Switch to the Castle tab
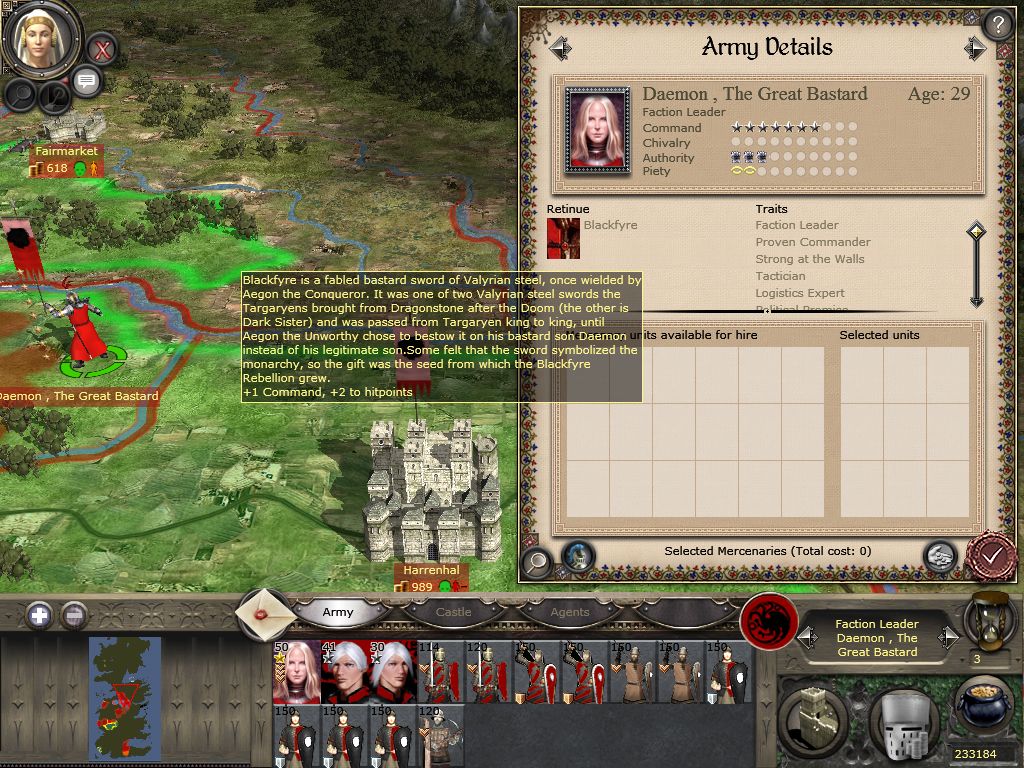1024x768 pixels. tap(453, 612)
